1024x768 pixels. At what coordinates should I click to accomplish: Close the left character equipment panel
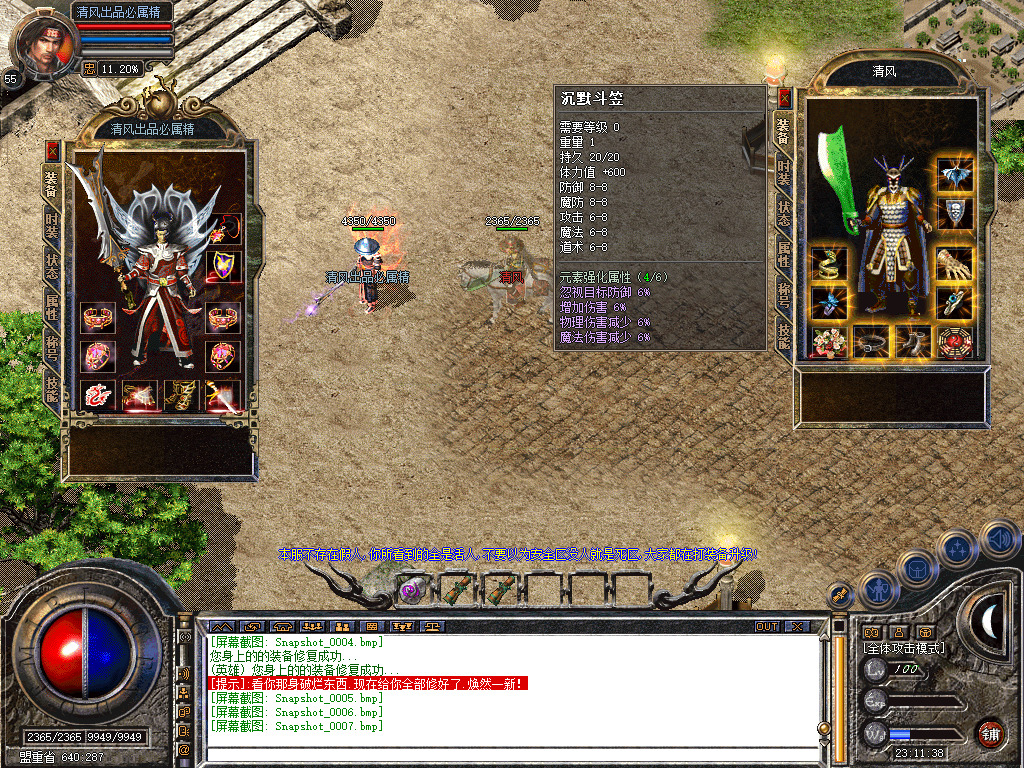coord(52,150)
